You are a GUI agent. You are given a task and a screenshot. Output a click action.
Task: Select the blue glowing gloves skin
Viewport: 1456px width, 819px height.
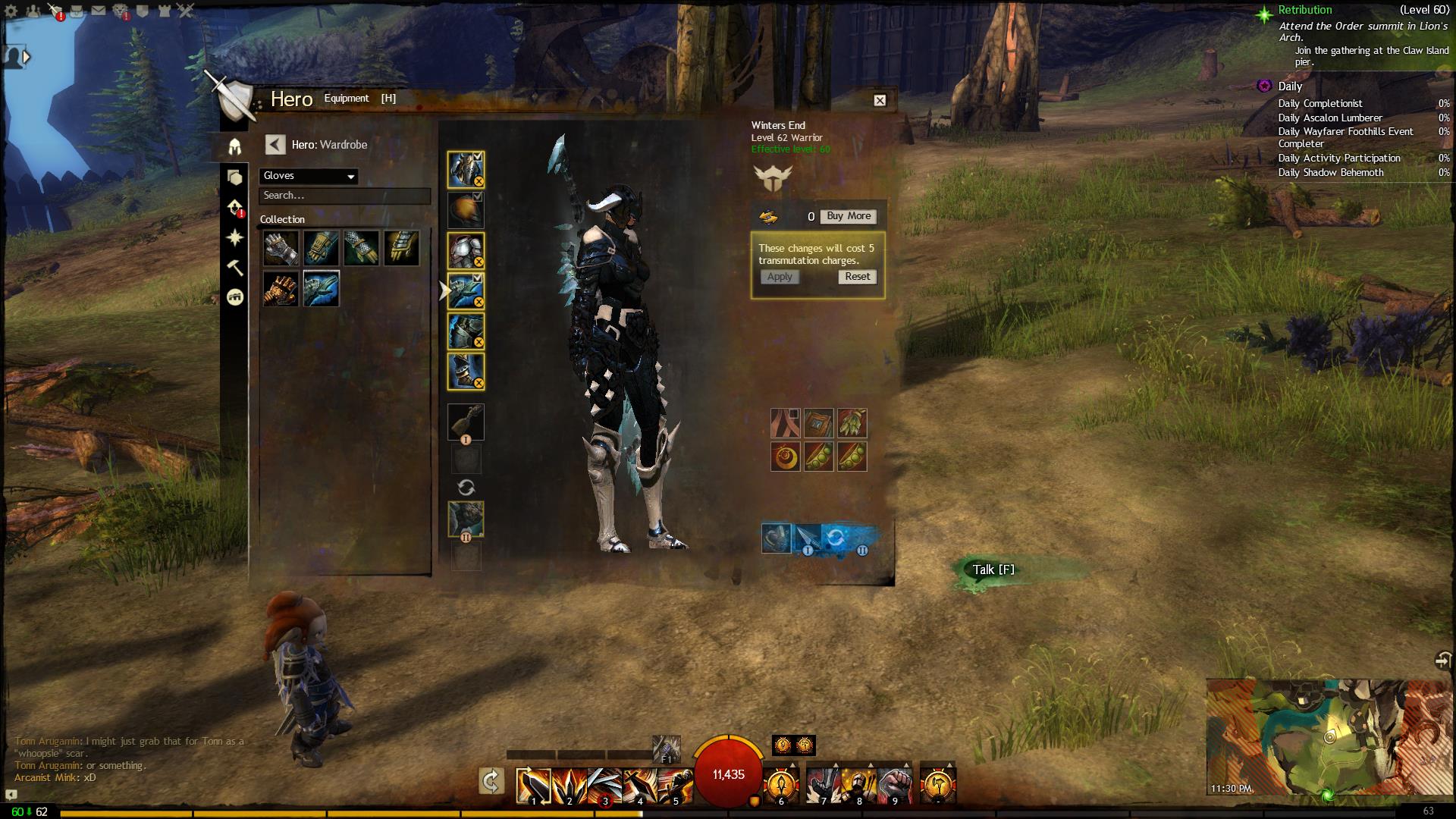[x=322, y=289]
